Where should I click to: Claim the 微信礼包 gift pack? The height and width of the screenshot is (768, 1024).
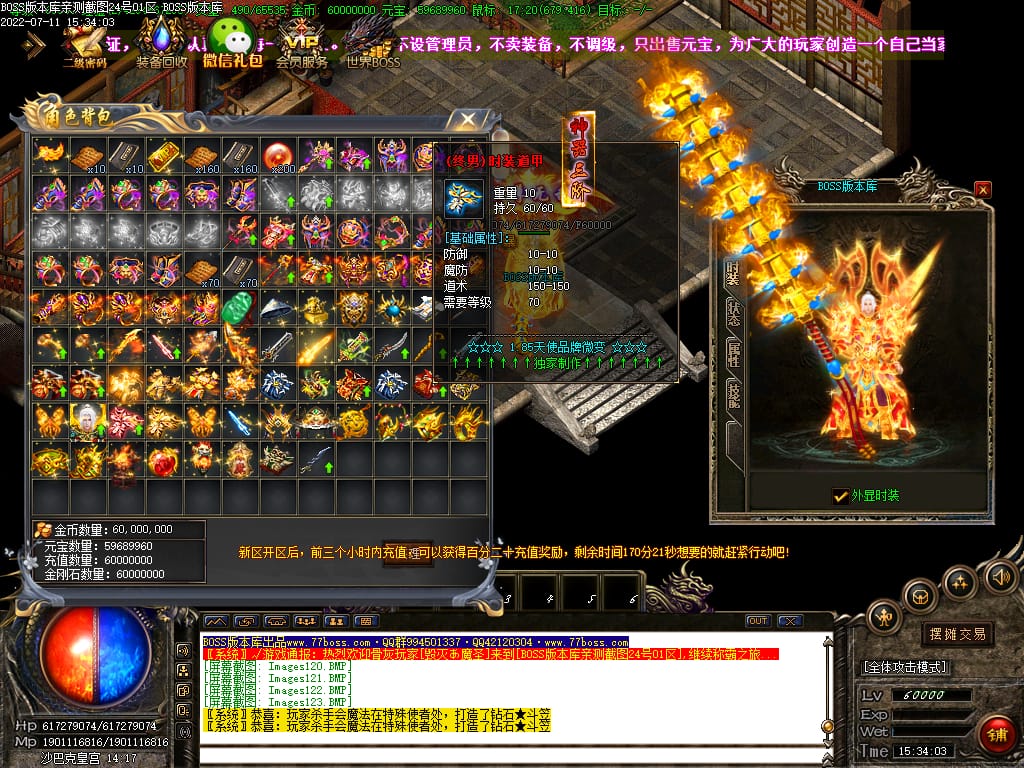[x=233, y=44]
